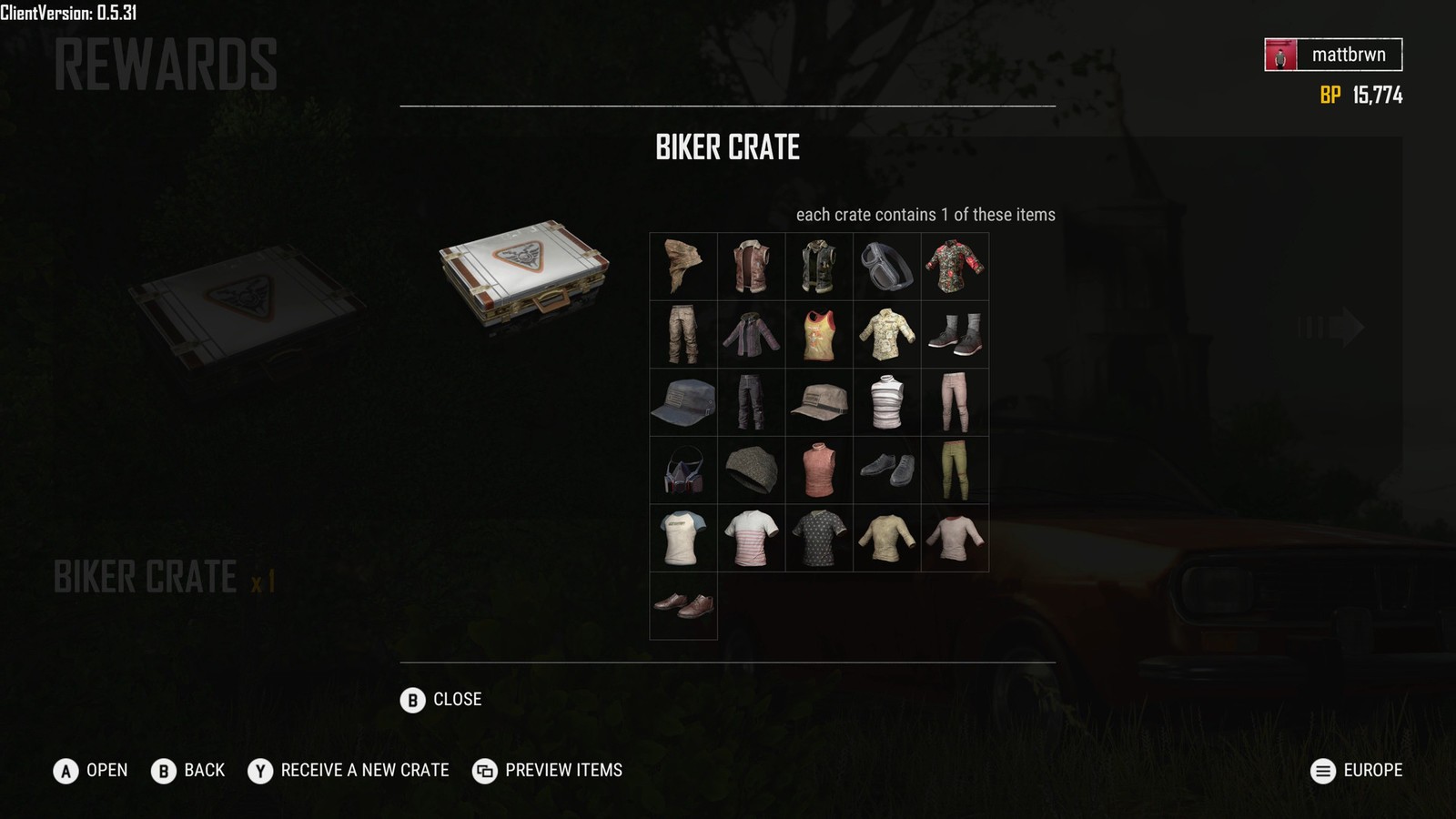This screenshot has width=1456, height=819.
Task: Choose the dark boots with grey socks
Action: pos(955,334)
